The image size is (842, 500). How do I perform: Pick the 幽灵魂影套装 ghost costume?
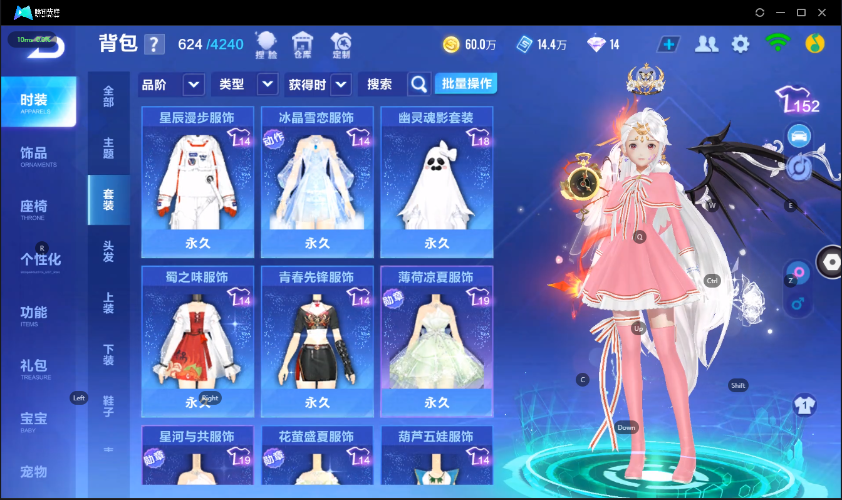pyautogui.click(x=437, y=182)
